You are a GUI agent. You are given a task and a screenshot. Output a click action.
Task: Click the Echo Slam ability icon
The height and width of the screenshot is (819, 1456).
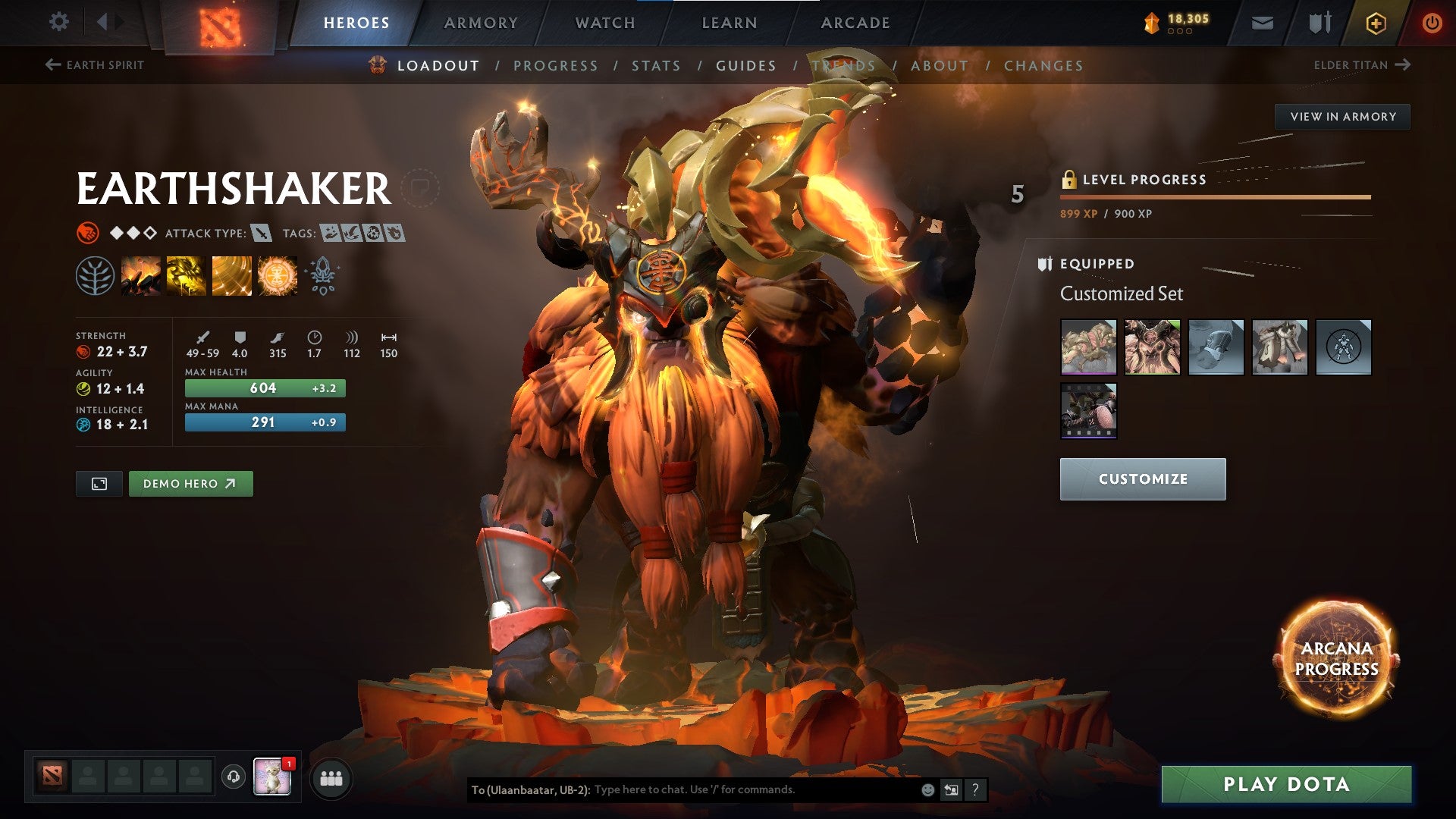(277, 275)
